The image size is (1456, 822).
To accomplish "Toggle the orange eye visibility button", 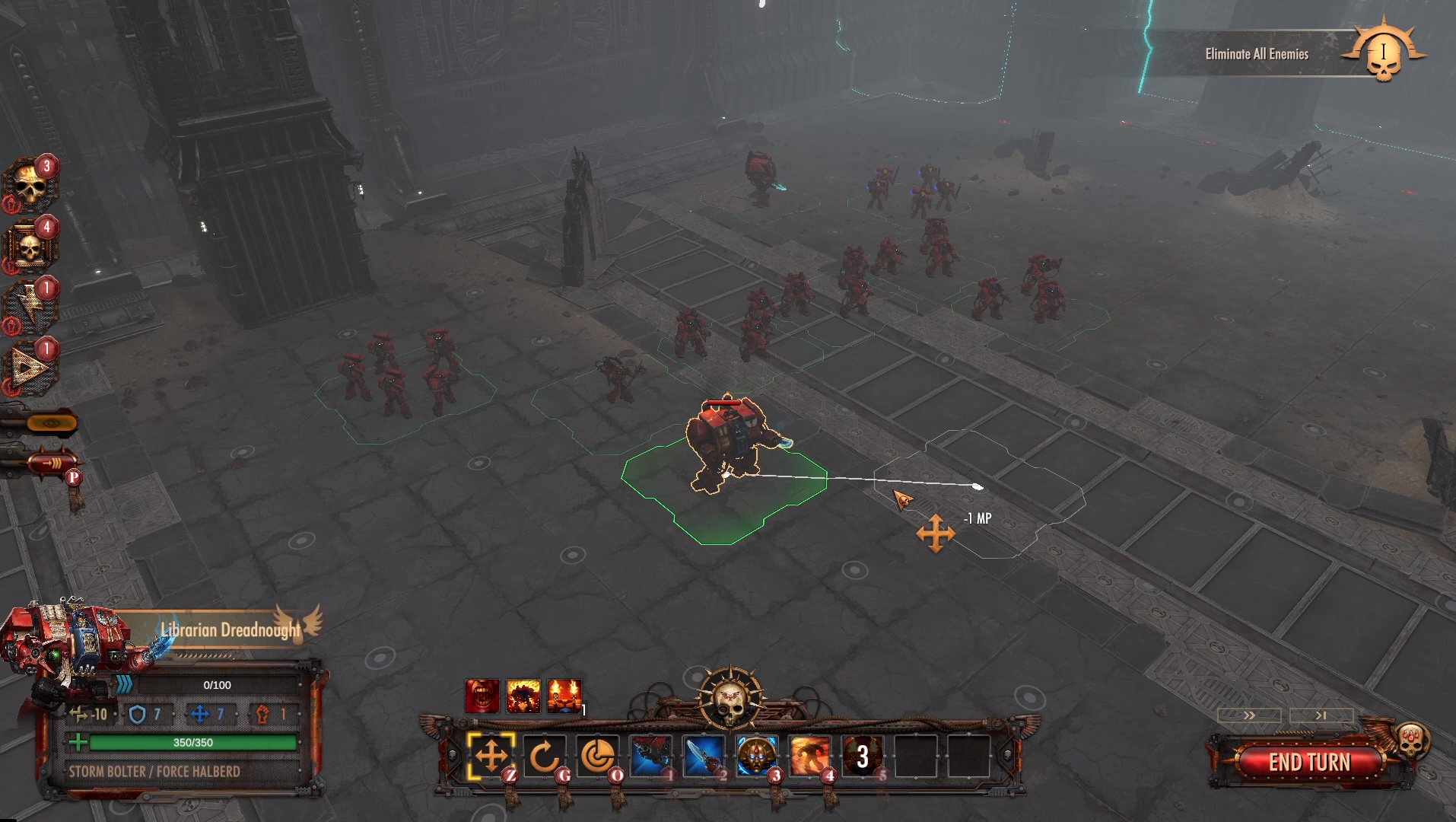I will pyautogui.click(x=52, y=422).
